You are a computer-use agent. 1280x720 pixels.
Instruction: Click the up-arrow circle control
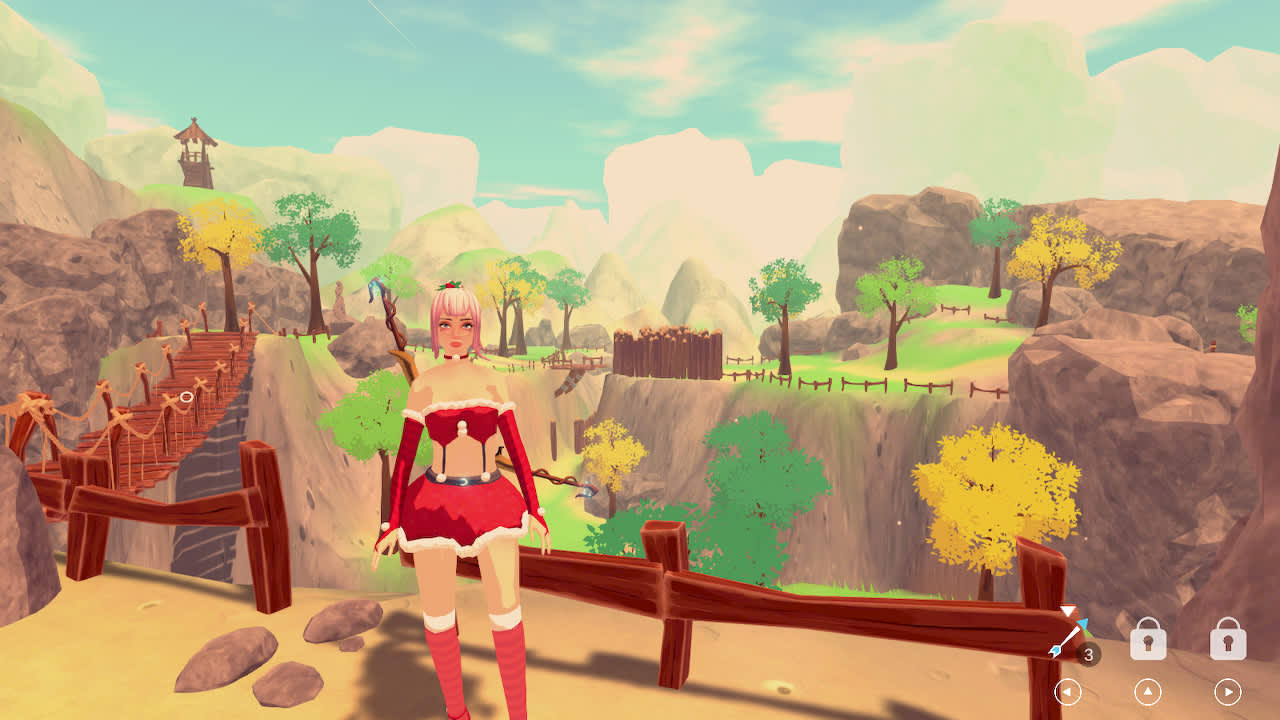pyautogui.click(x=1148, y=690)
